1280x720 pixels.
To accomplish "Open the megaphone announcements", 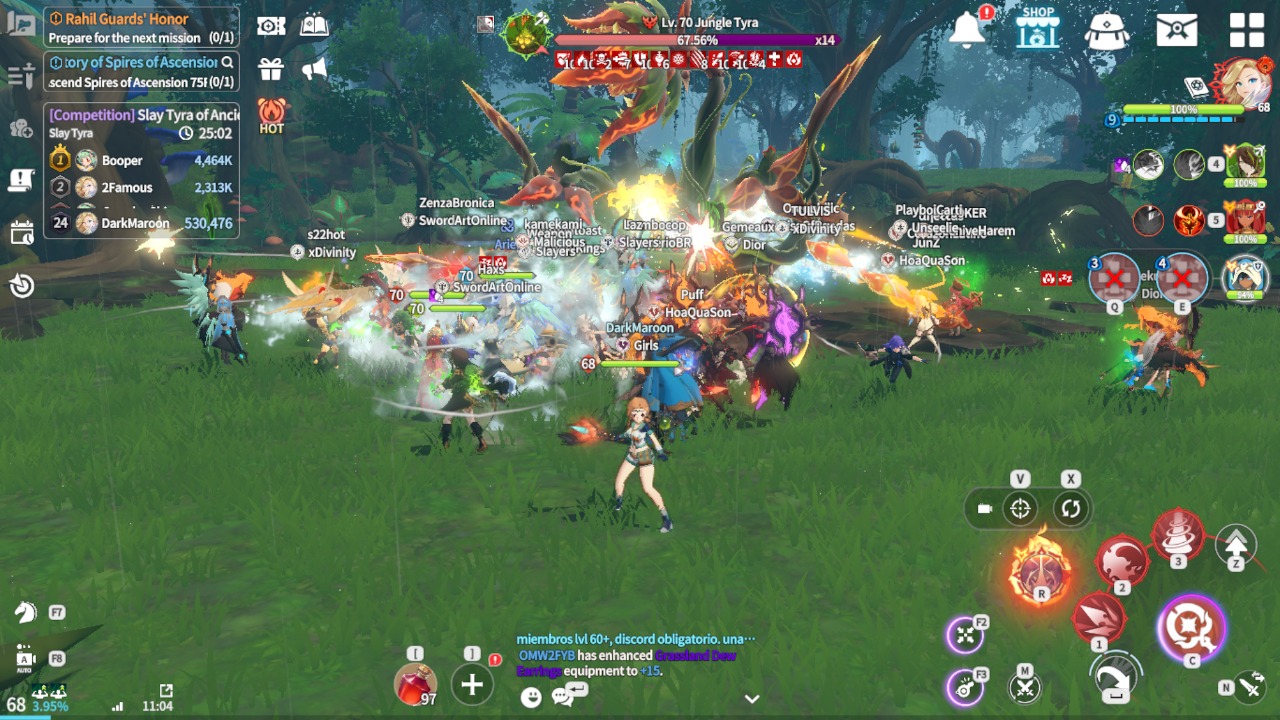I will coord(315,69).
